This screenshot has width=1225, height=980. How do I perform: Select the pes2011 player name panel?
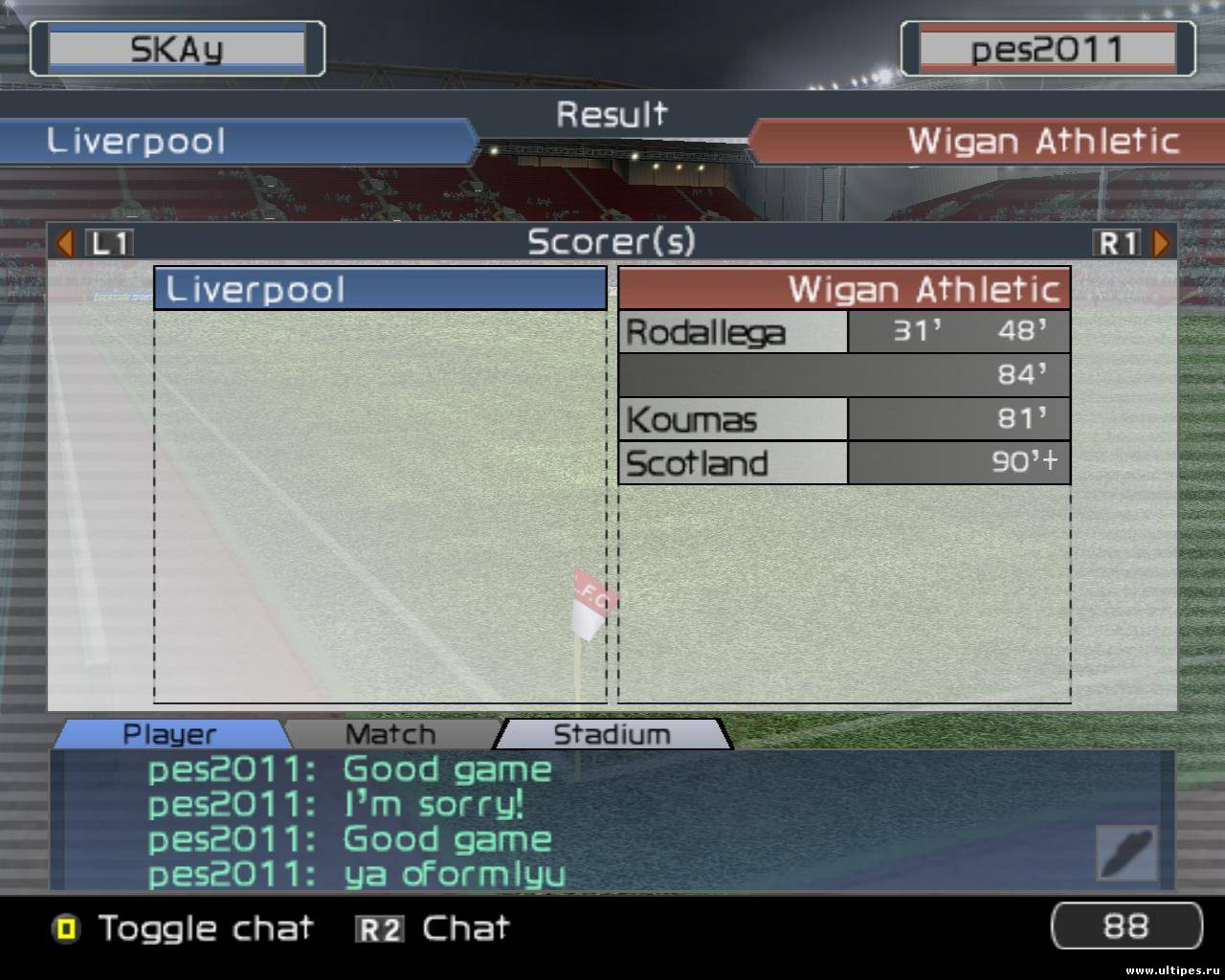point(1047,49)
